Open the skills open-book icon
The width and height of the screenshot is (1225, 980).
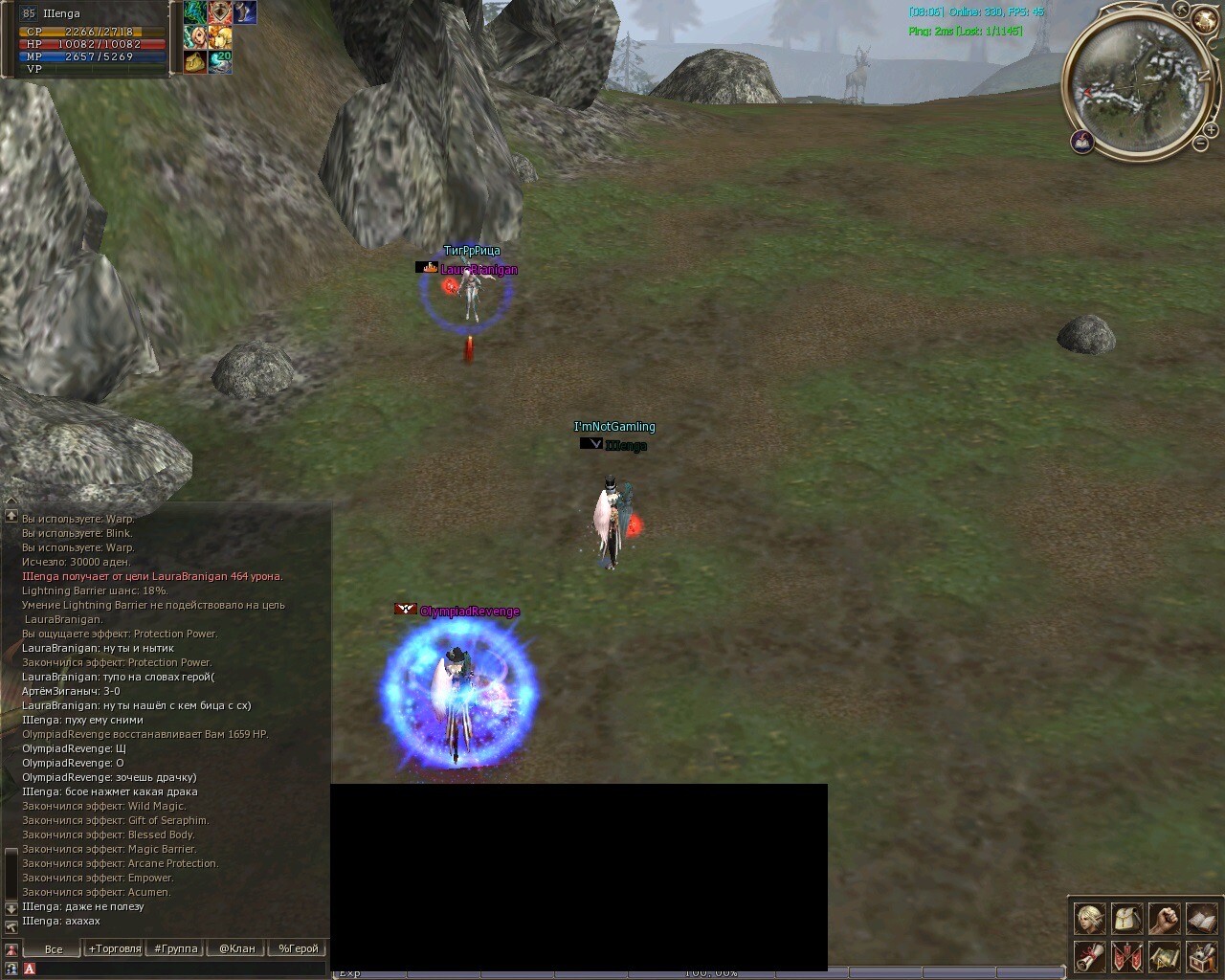click(x=1201, y=920)
